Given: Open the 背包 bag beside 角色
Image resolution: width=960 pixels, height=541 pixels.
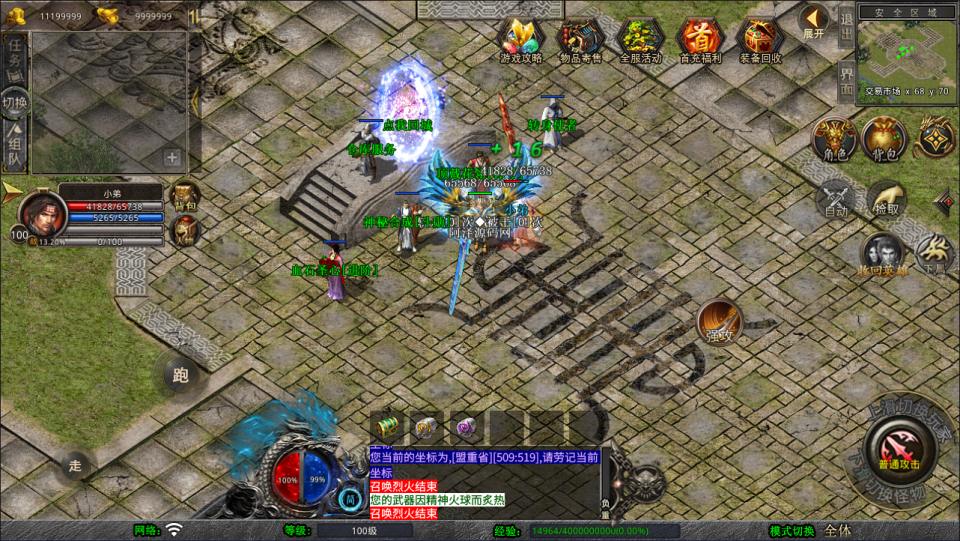Looking at the screenshot, I should tap(883, 138).
